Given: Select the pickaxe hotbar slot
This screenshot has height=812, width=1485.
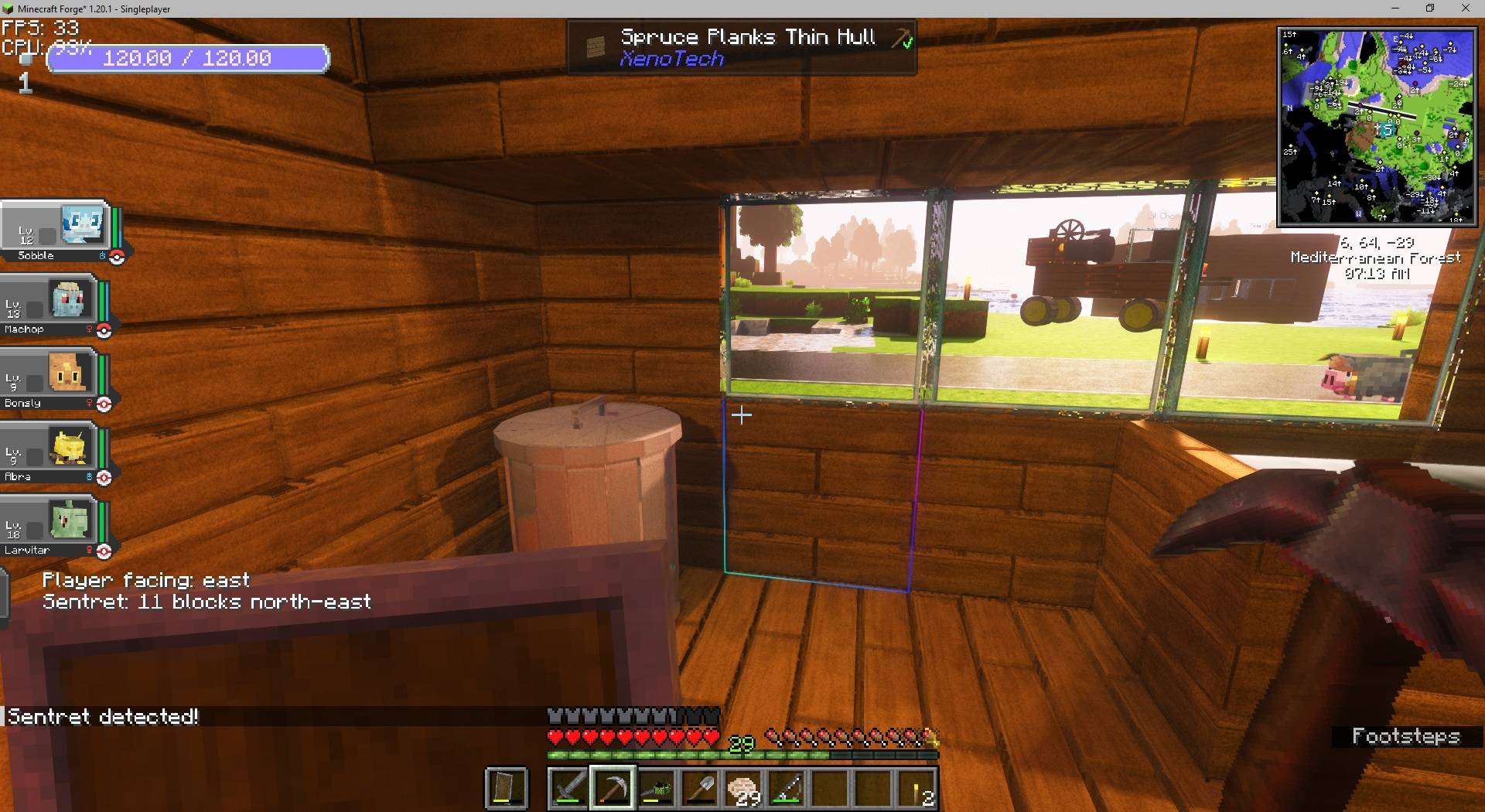Looking at the screenshot, I should tap(613, 788).
